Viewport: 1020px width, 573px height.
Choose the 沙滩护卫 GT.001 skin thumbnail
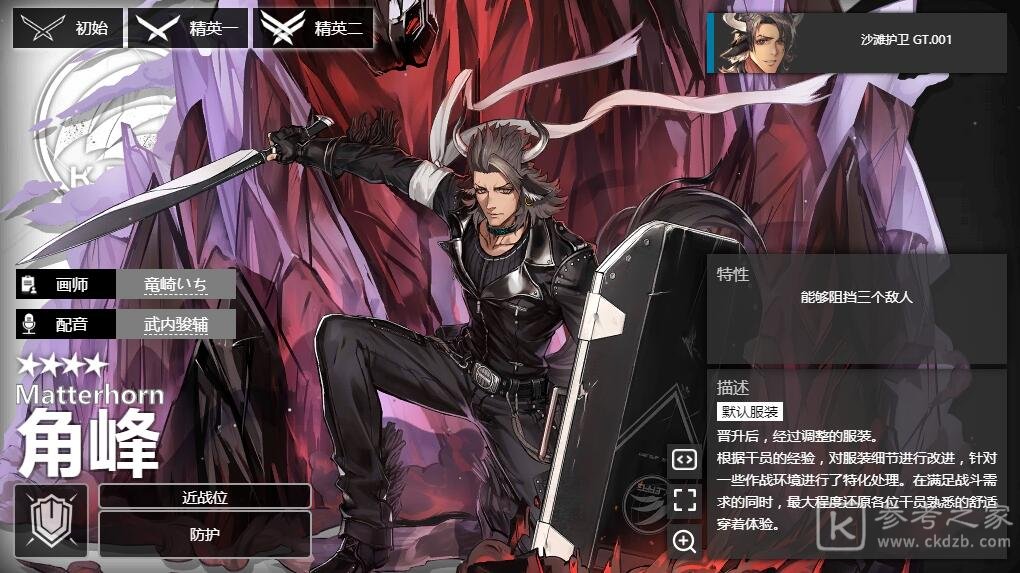(857, 42)
